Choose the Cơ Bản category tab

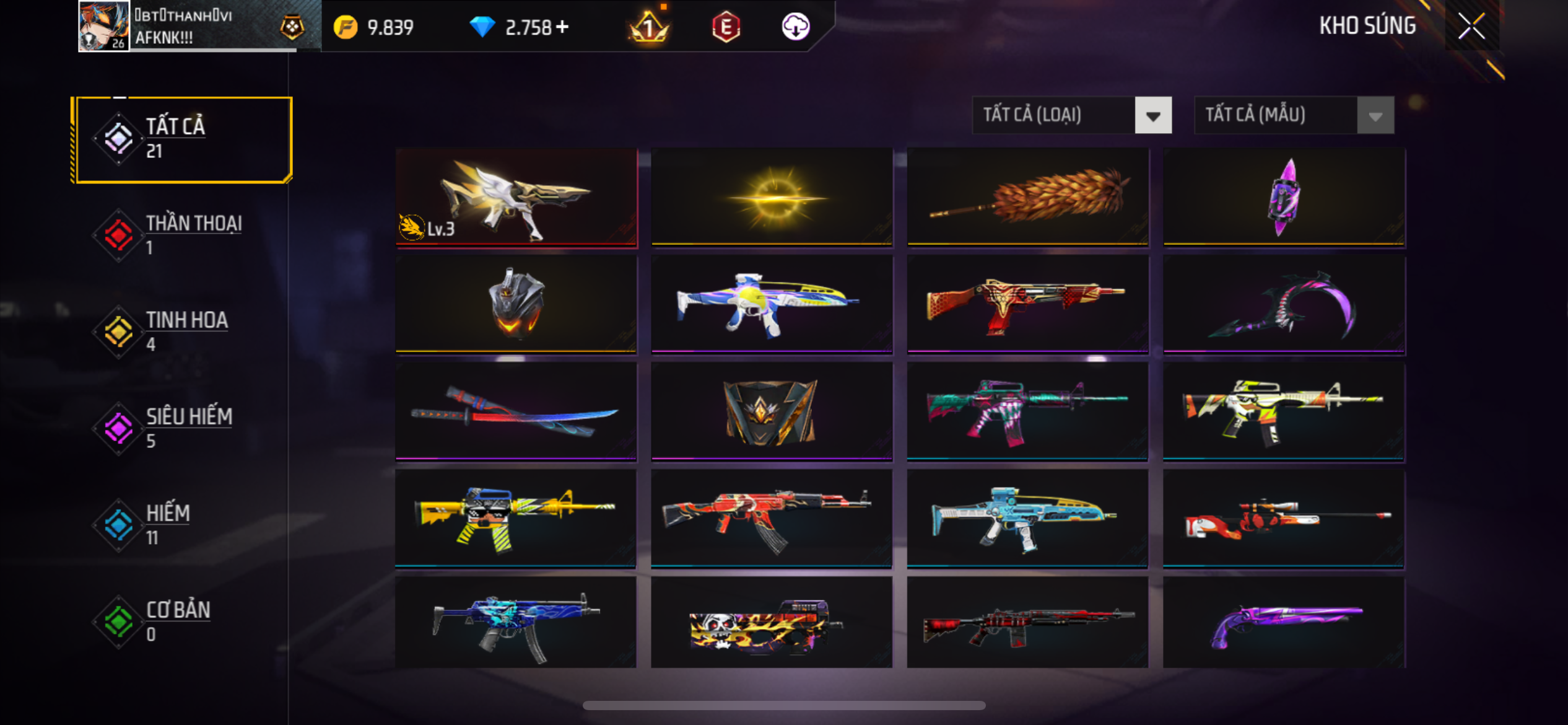click(x=181, y=622)
